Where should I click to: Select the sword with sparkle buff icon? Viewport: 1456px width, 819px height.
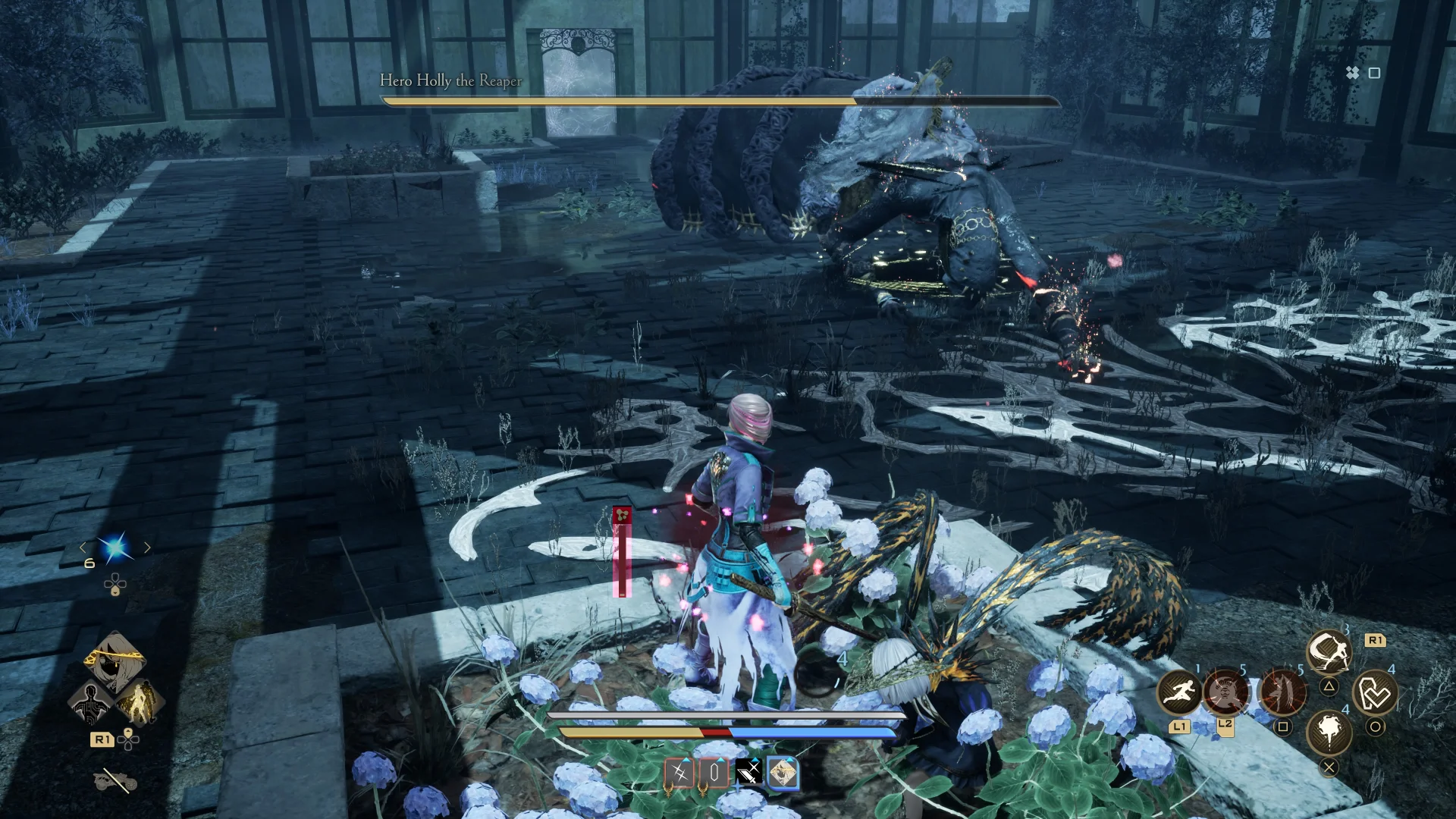[748, 773]
